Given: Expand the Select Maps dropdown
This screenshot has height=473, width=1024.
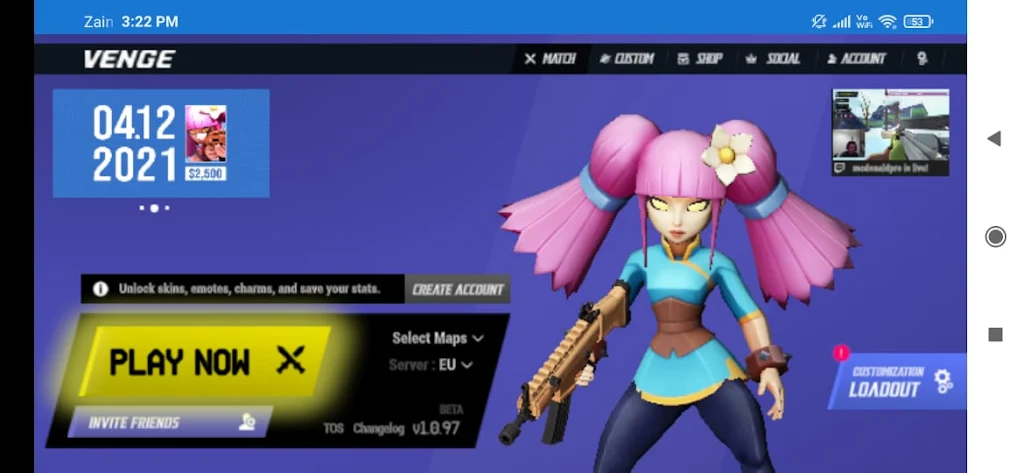Looking at the screenshot, I should point(437,338).
